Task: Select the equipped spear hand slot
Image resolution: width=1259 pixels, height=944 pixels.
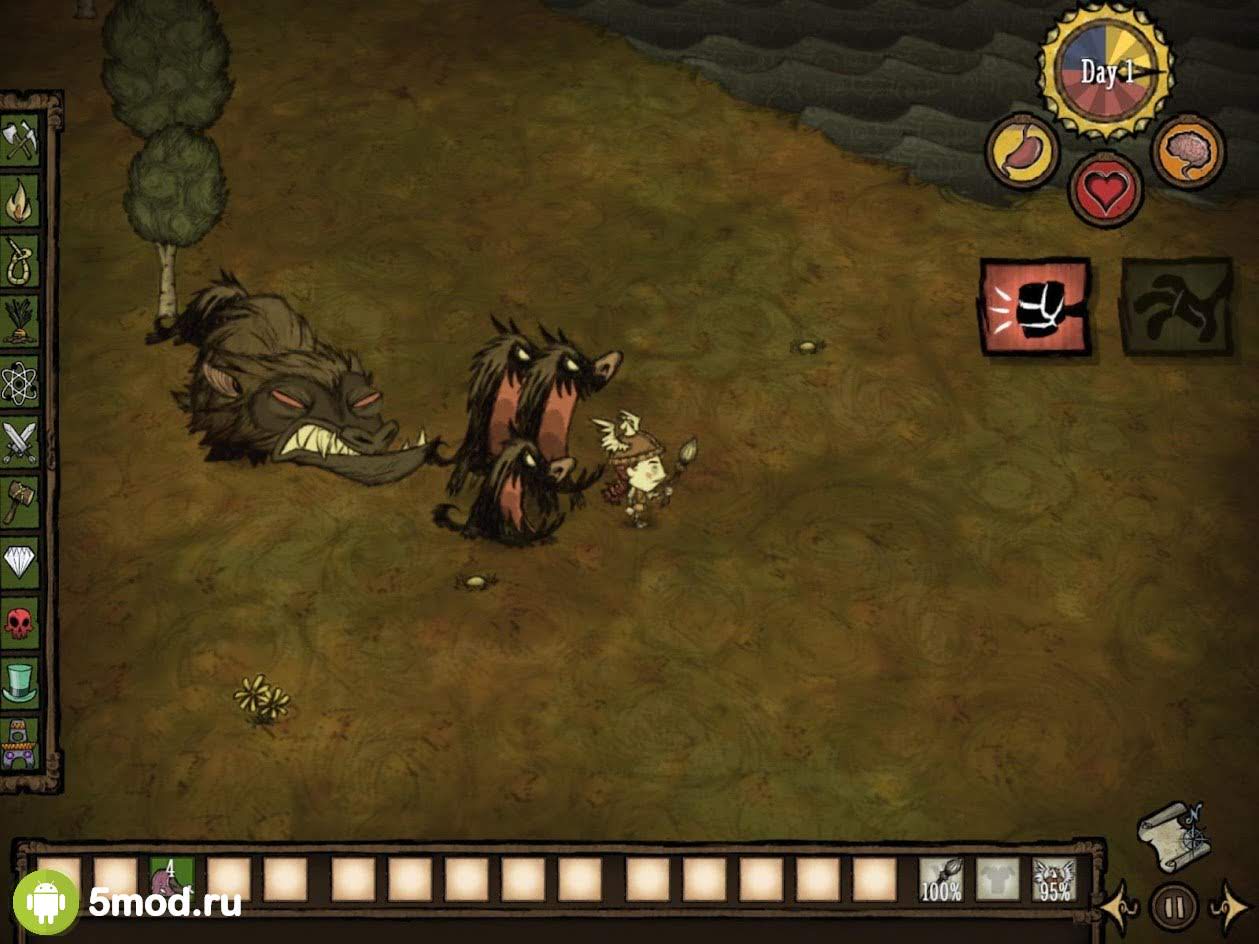Action: click(941, 880)
